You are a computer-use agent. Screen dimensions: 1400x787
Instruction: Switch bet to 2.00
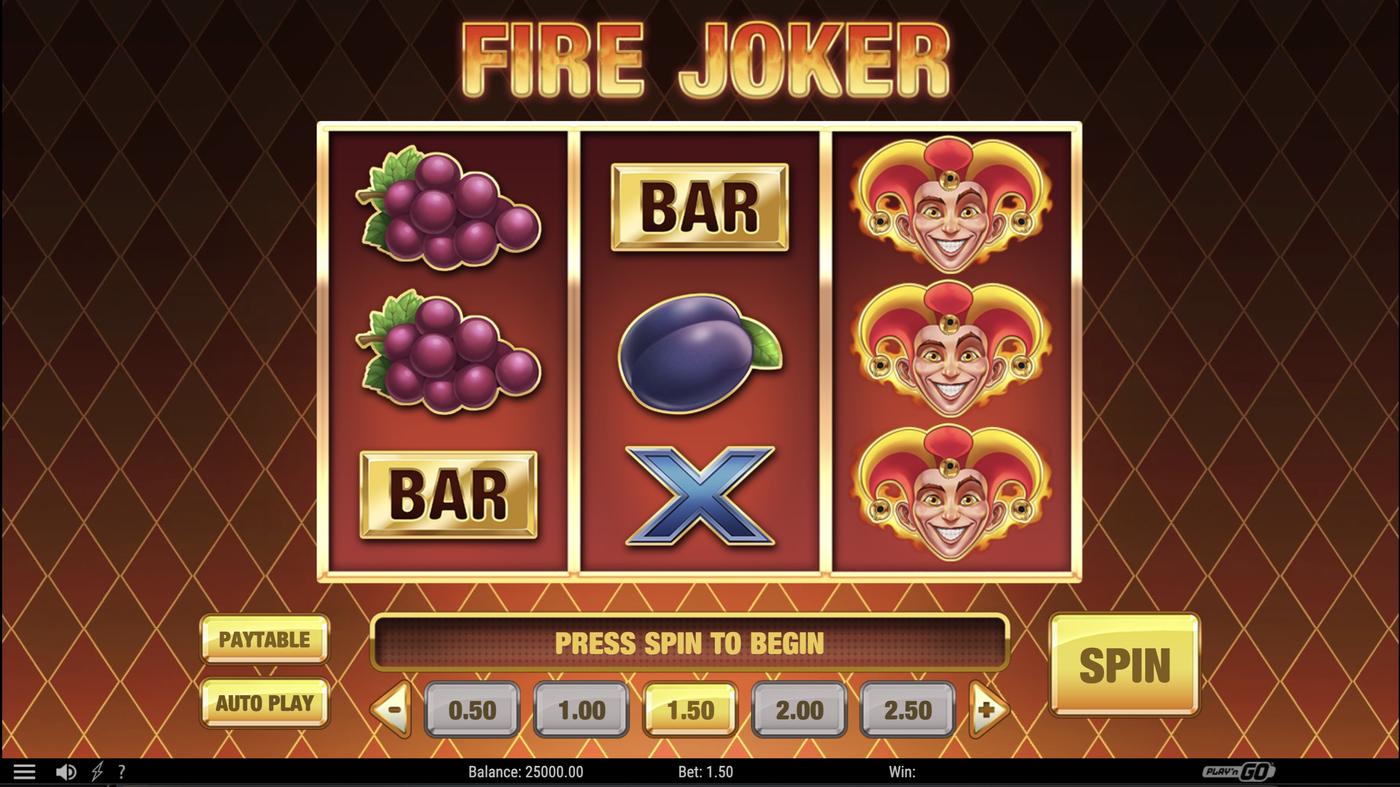click(798, 710)
